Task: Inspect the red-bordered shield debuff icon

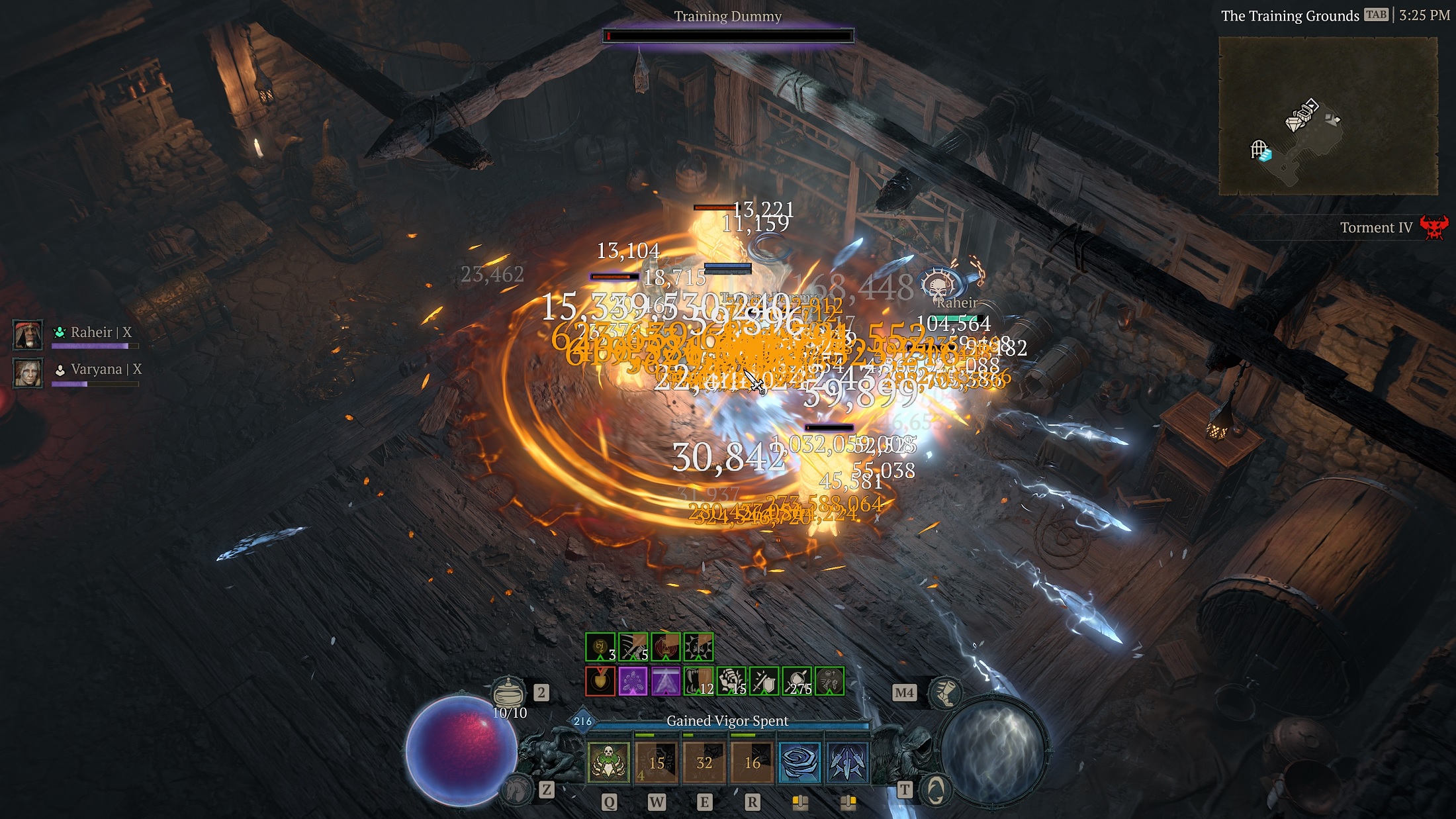Action: 600,681
